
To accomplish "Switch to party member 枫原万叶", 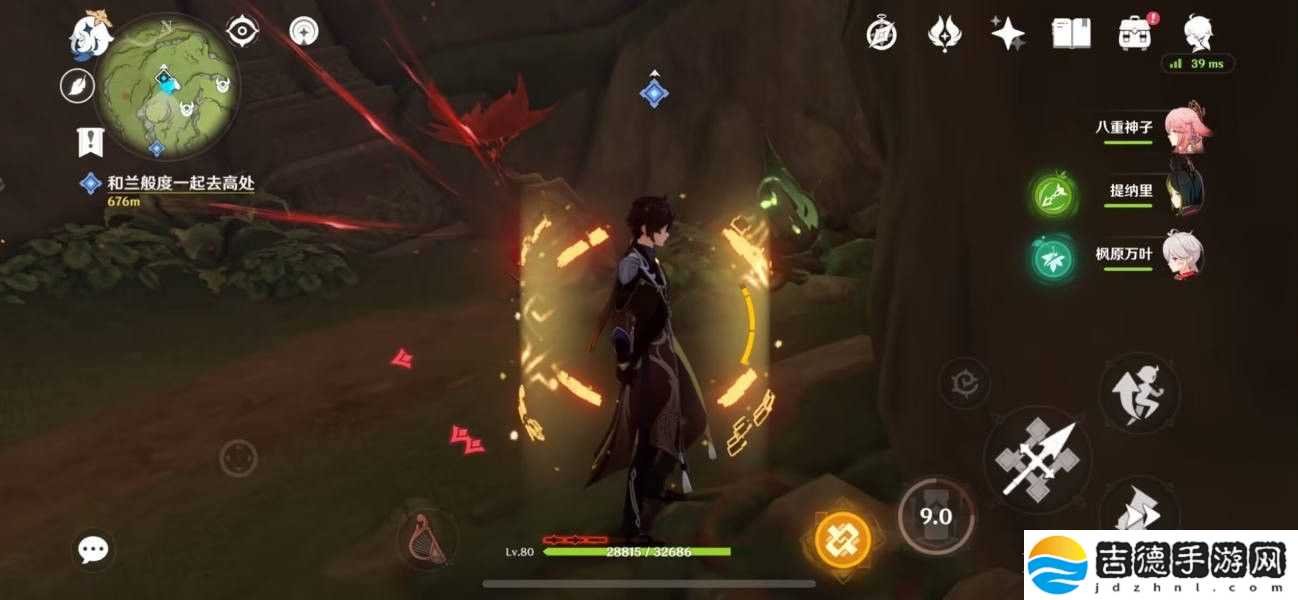I will pyautogui.click(x=1183, y=255).
